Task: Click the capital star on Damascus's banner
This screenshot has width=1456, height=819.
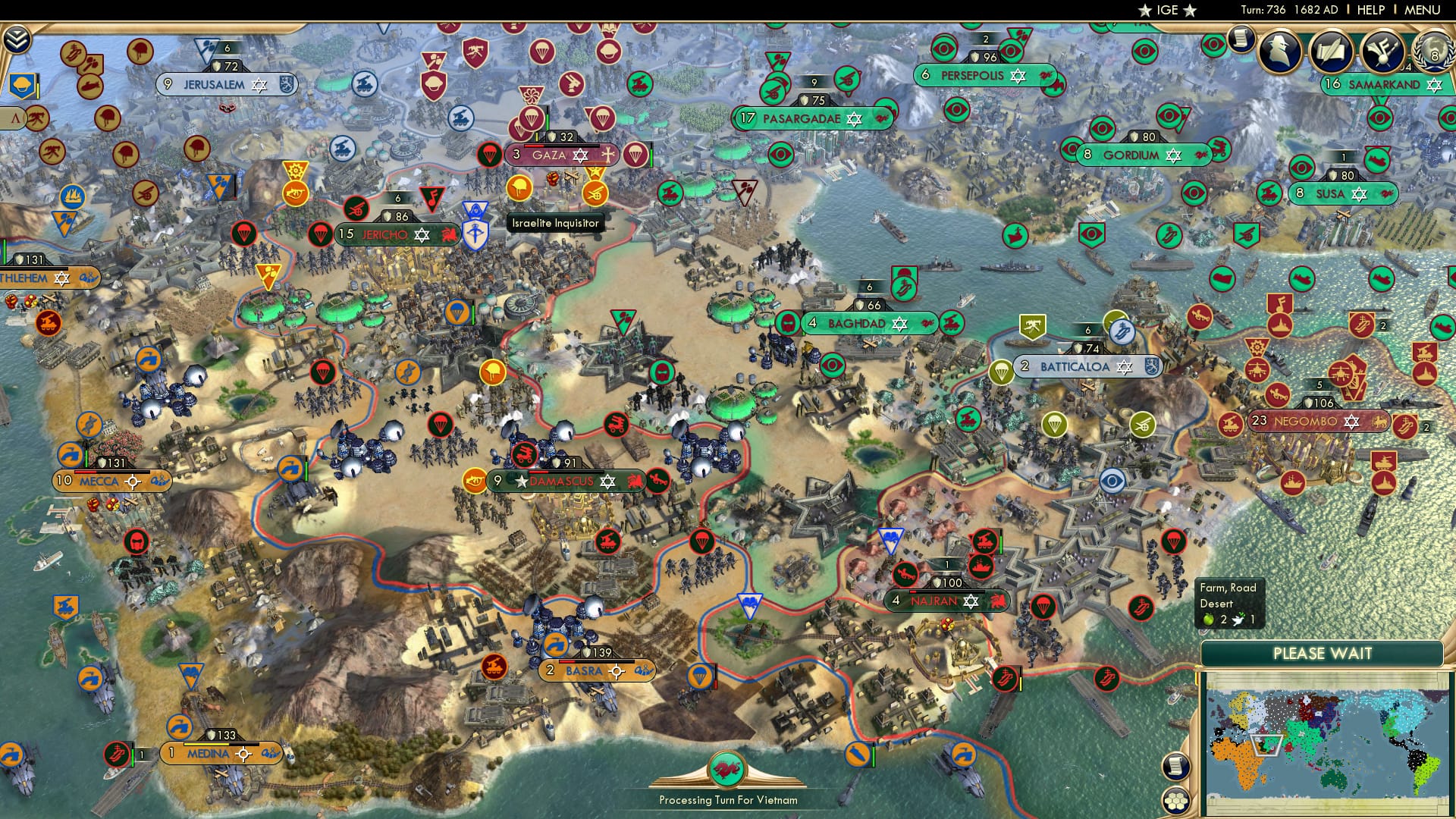Action: point(520,479)
